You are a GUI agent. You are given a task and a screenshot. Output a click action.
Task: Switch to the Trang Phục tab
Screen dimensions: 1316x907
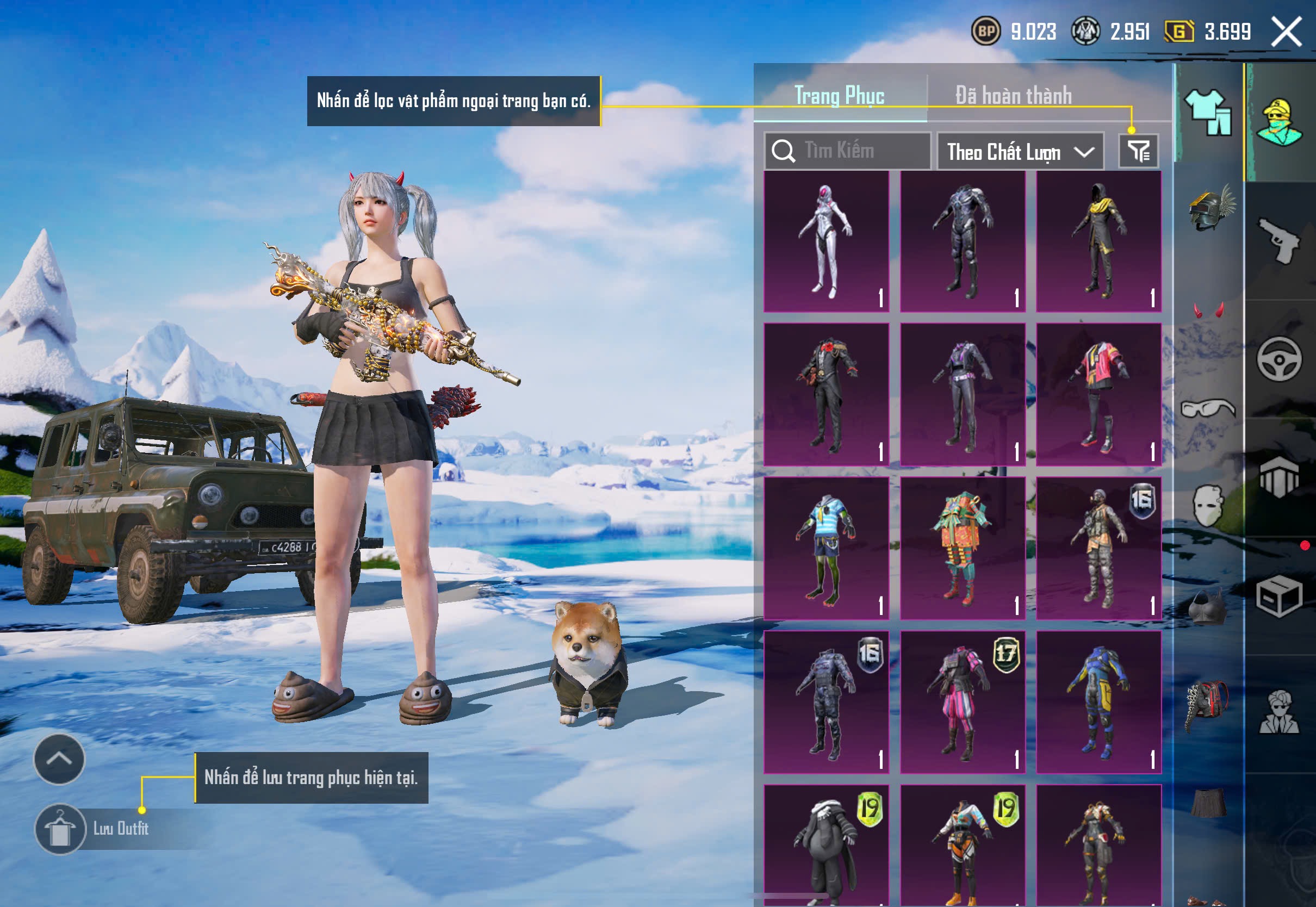[x=839, y=96]
